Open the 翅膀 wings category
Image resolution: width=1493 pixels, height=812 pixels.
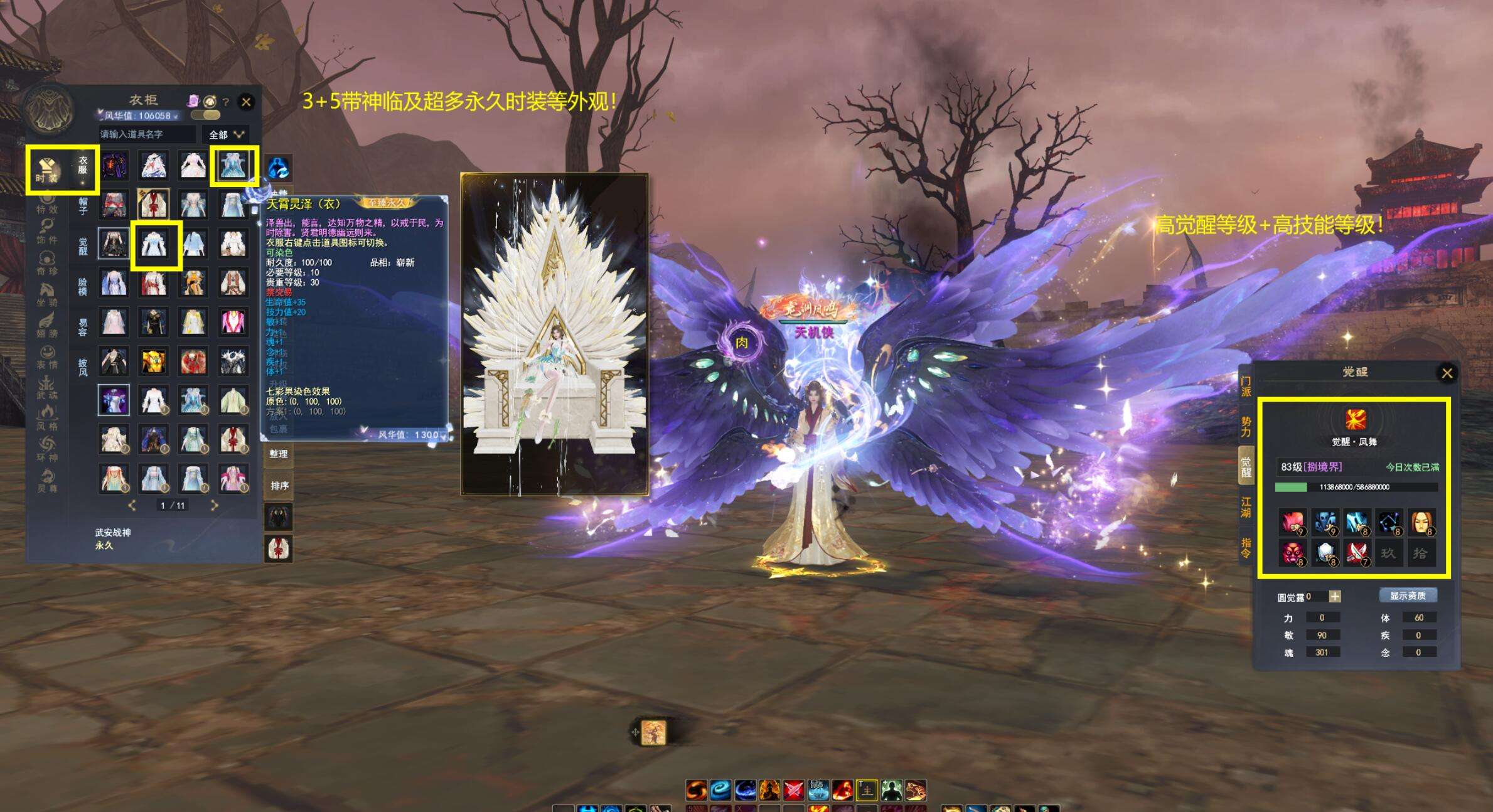click(47, 326)
